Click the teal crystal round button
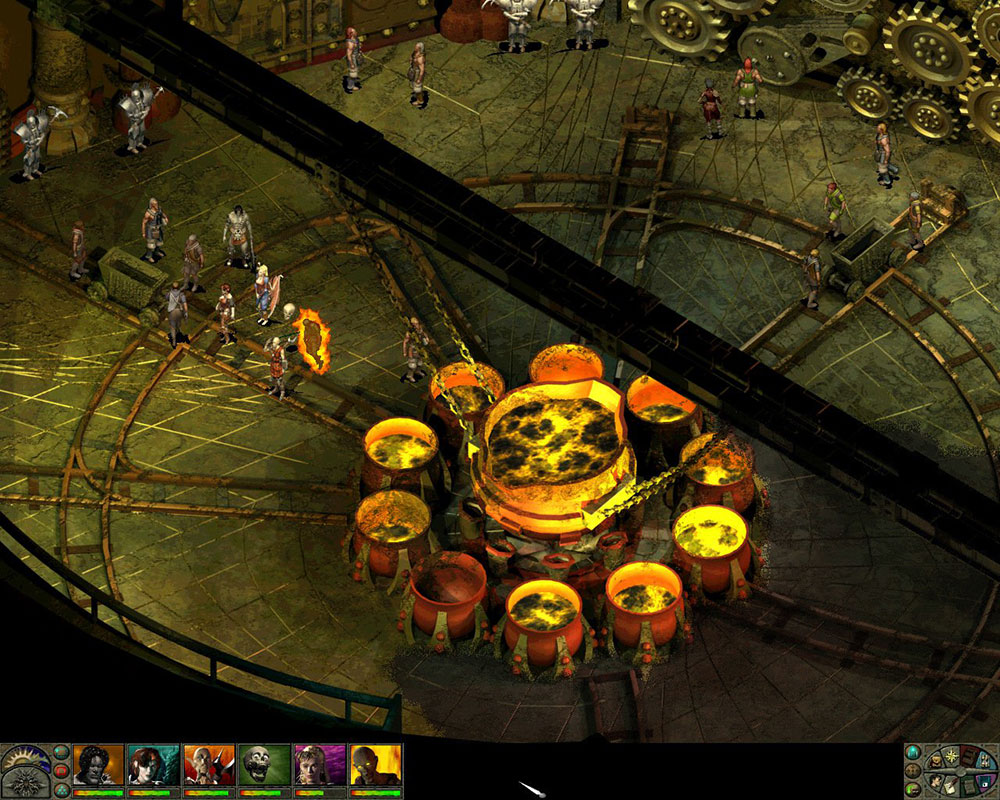The width and height of the screenshot is (1000, 800). point(913,752)
